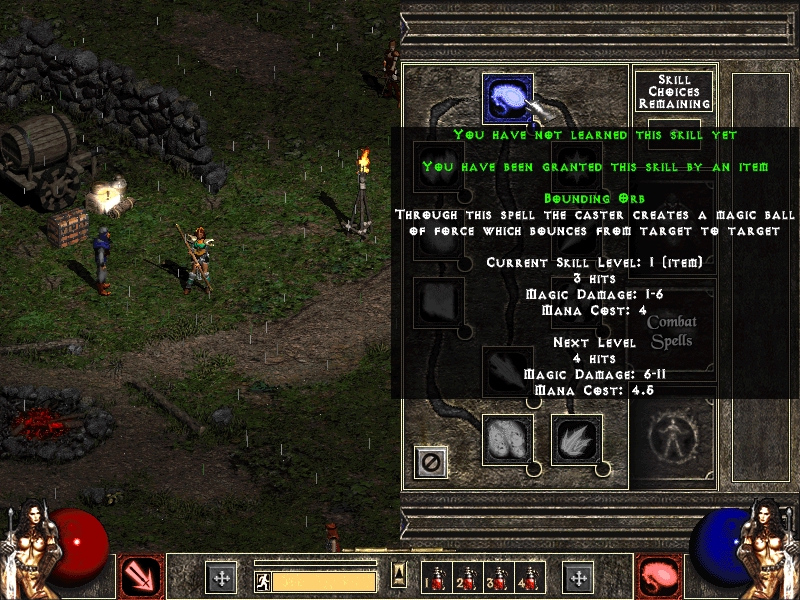Close the skill tree panel
The height and width of the screenshot is (600, 800).
[x=431, y=461]
